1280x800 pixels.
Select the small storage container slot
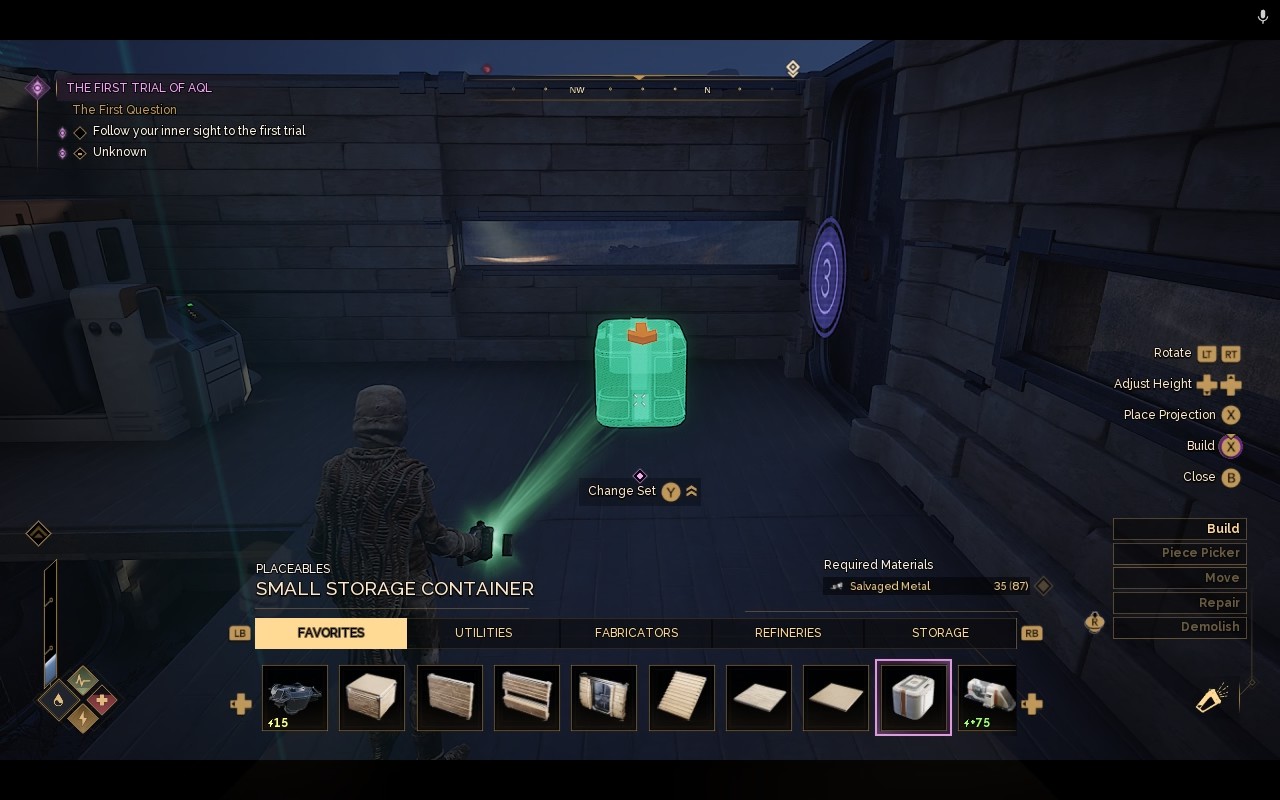(913, 698)
